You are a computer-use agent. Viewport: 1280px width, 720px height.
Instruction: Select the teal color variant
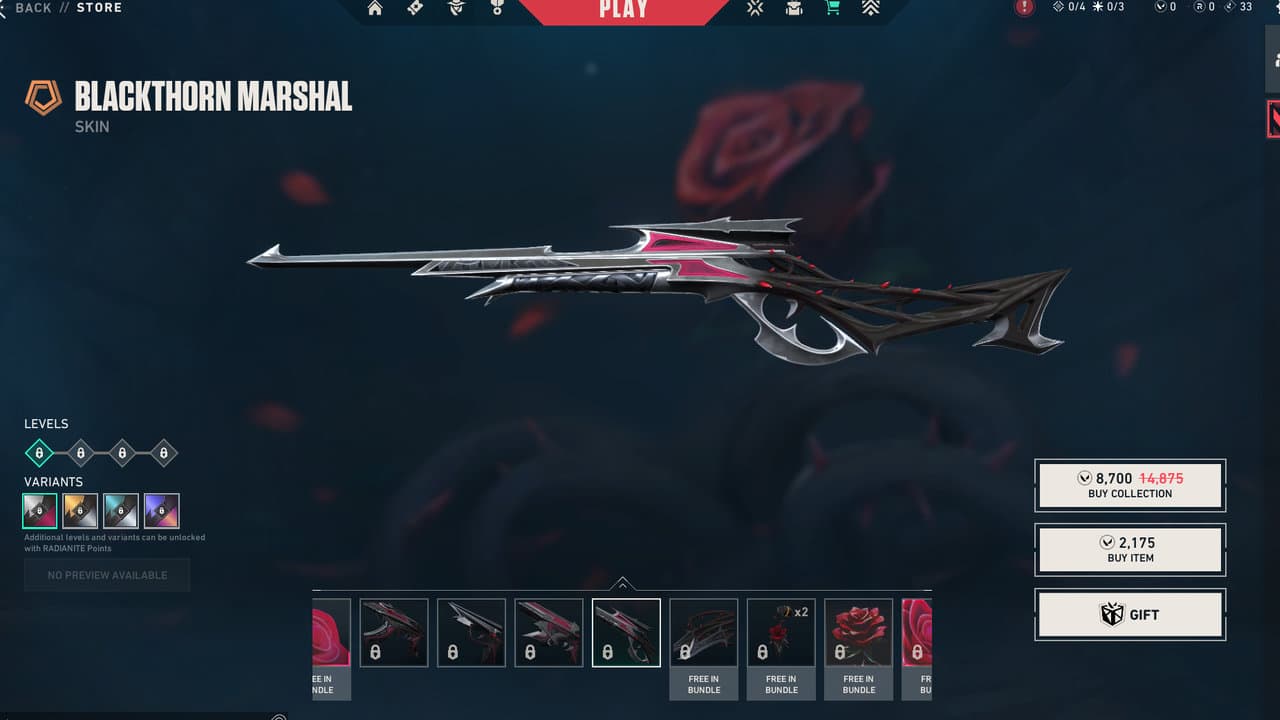[121, 511]
